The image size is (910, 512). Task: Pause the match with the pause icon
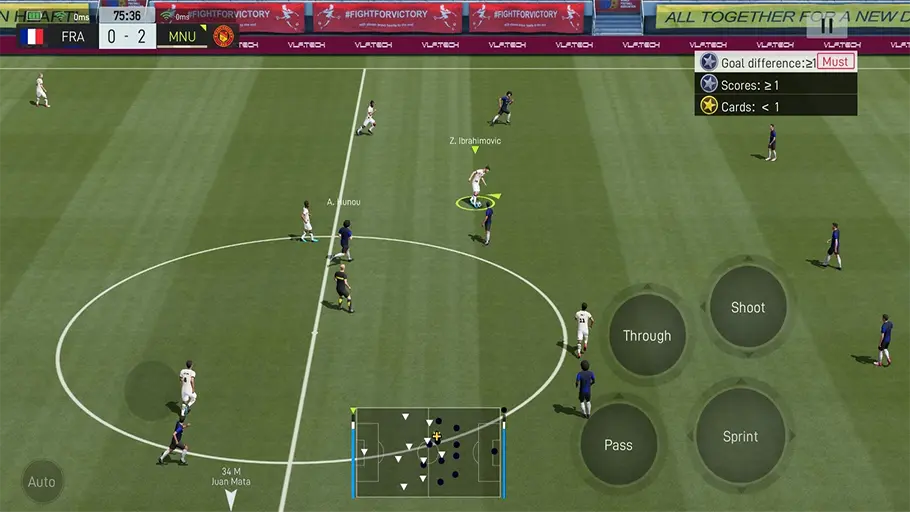pos(827,26)
